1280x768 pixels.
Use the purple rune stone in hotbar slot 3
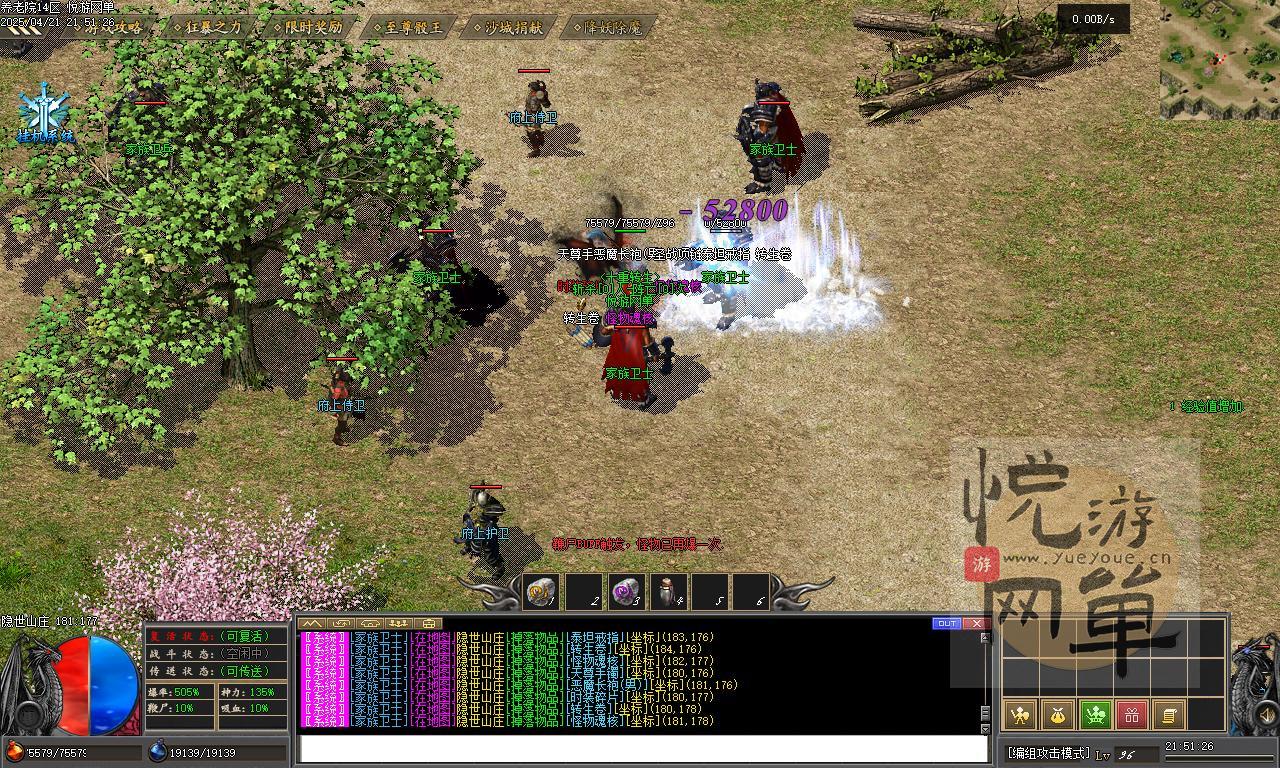[x=626, y=592]
